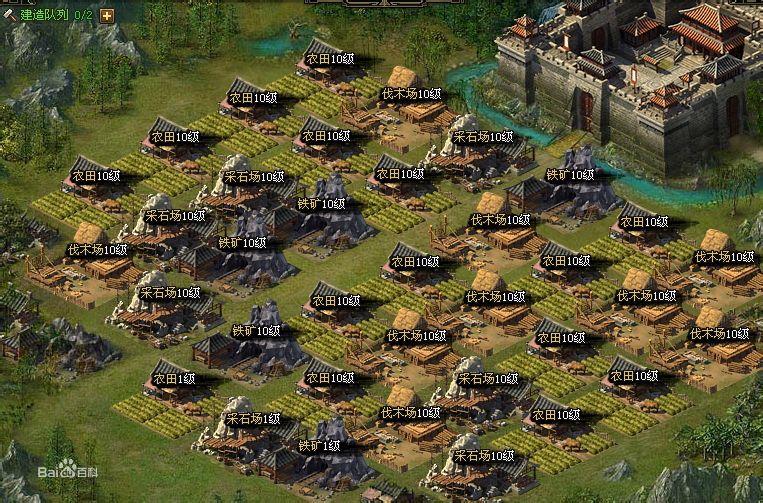Viewport: 763px width, 503px height.
Task: Select the 农田1级 farm label
Action: pos(173,379)
